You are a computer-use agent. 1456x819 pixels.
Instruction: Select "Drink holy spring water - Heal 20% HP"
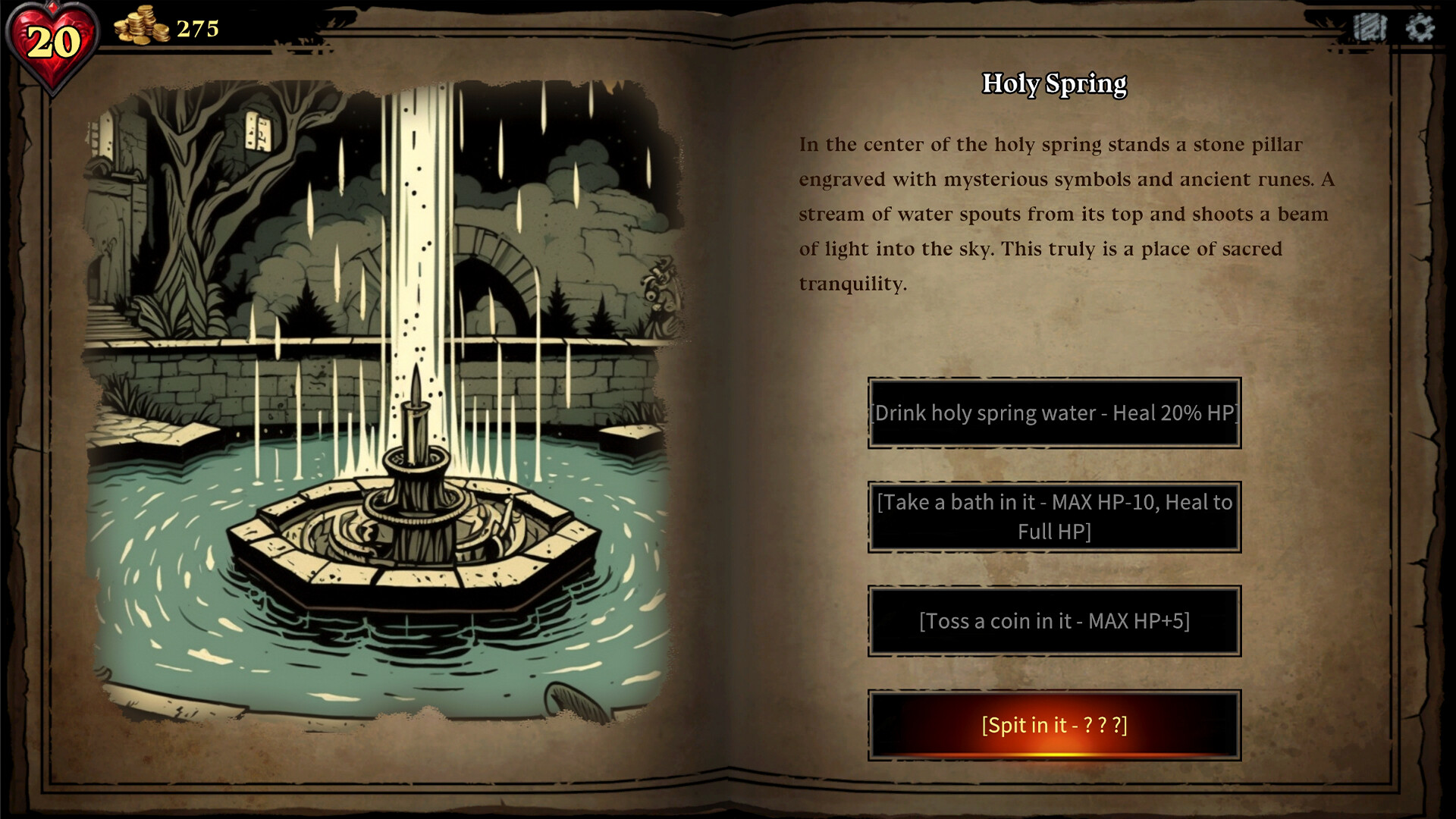coord(1056,413)
